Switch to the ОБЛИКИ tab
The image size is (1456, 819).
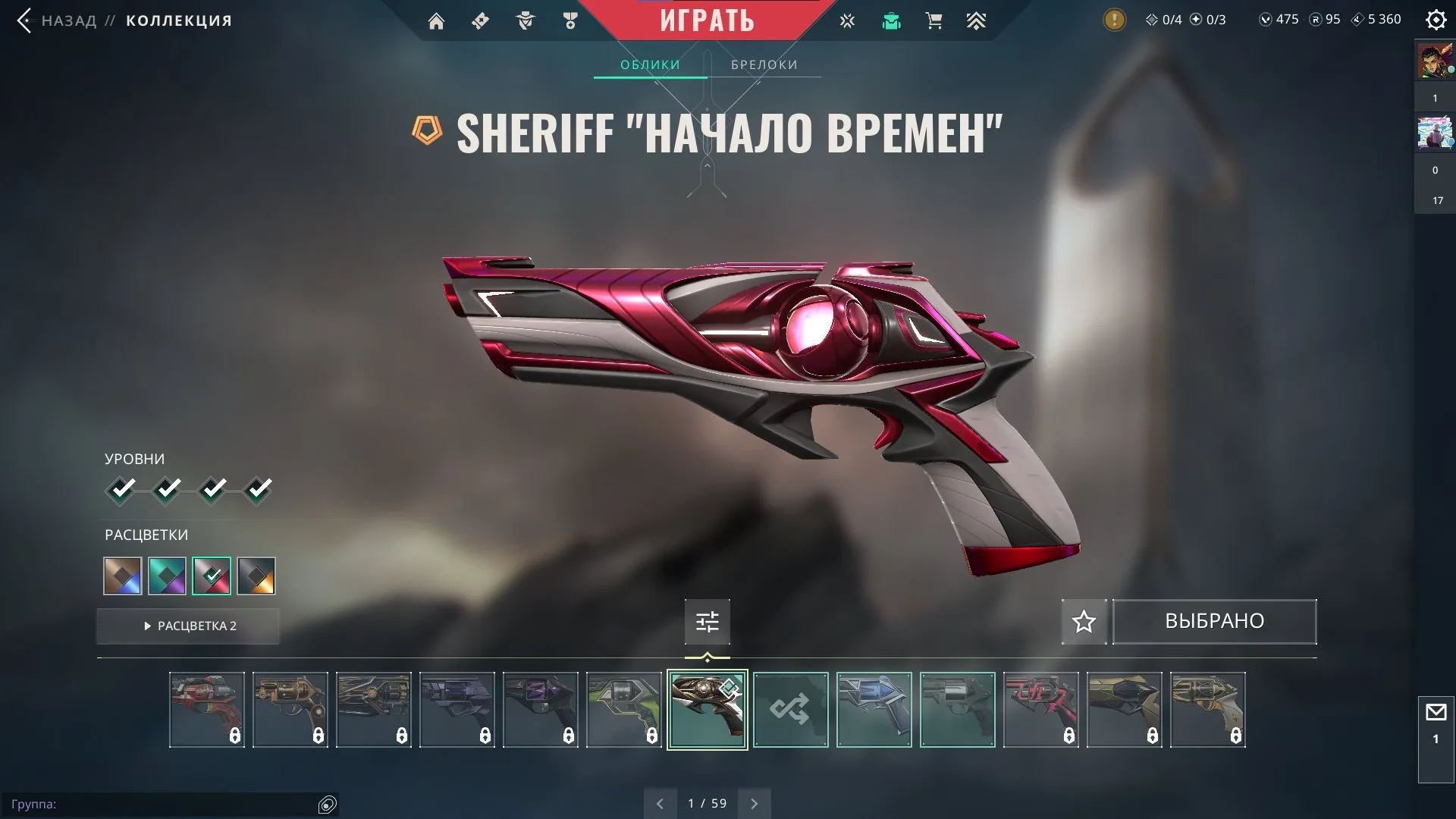tap(649, 64)
